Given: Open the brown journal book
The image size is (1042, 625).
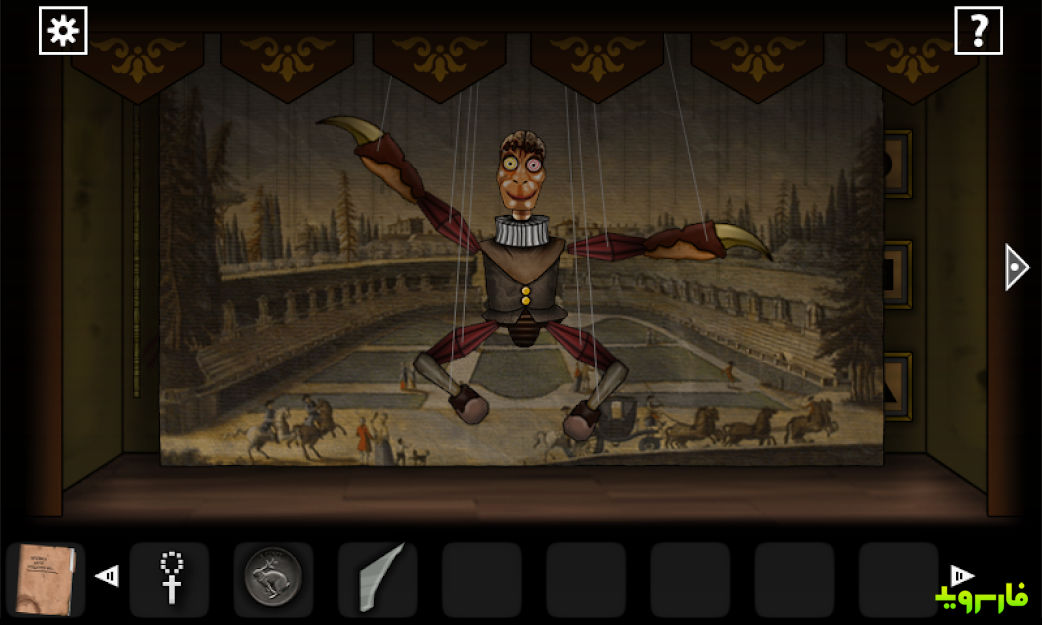Looking at the screenshot, I should (45, 578).
